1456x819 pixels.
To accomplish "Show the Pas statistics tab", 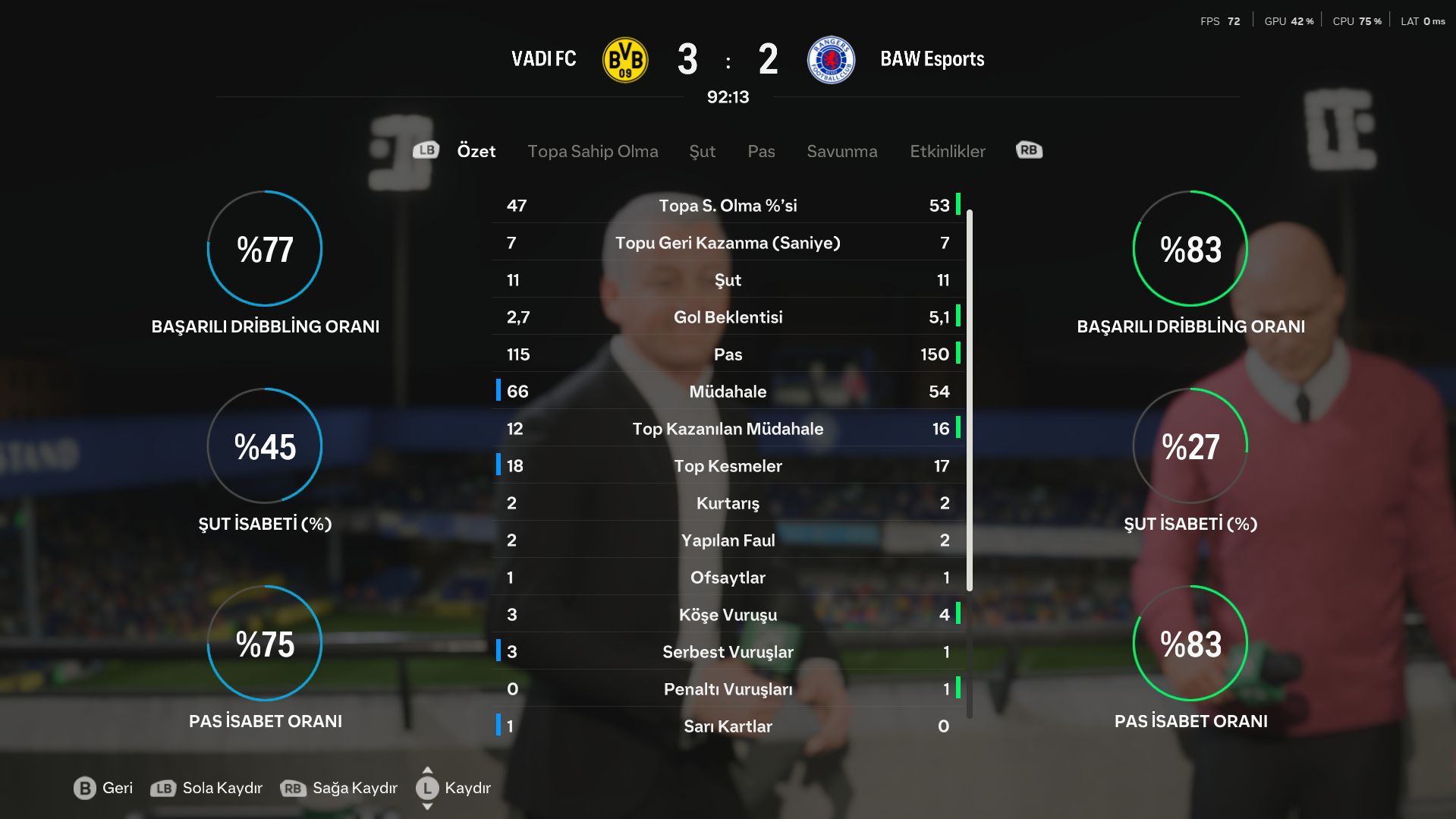I will [761, 151].
